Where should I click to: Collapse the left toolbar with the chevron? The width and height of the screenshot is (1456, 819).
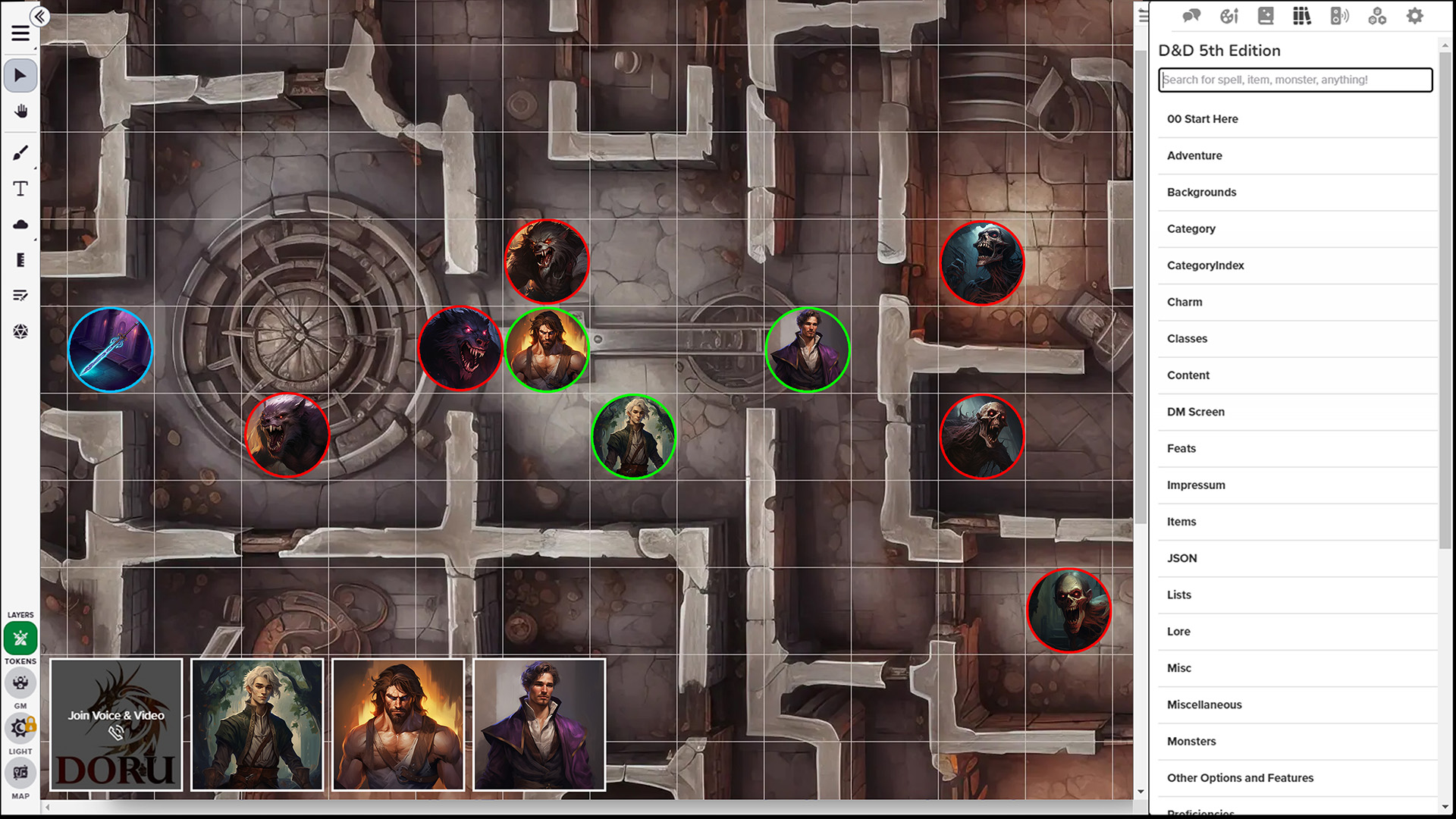[x=40, y=16]
